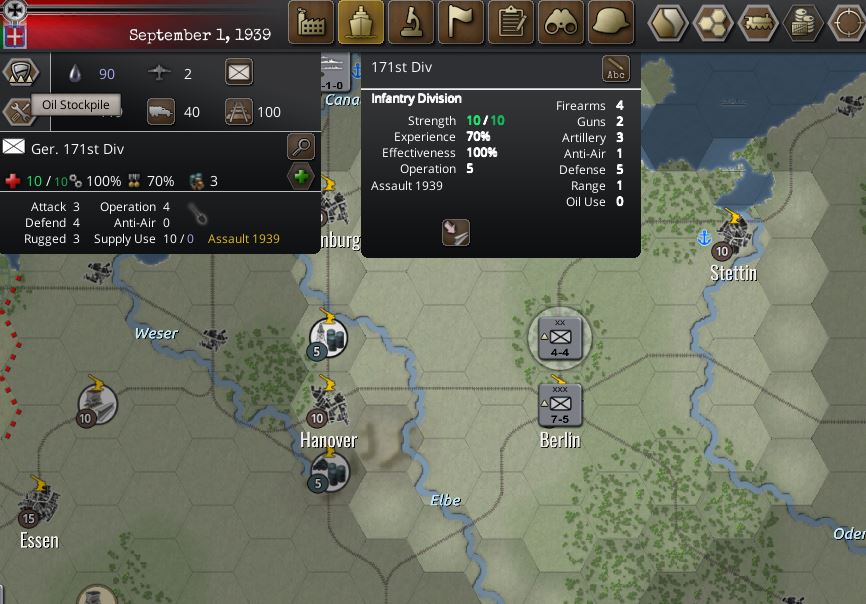Select the 4-4 infantry unit counter
Image resolution: width=866 pixels, height=604 pixels.
[x=560, y=339]
